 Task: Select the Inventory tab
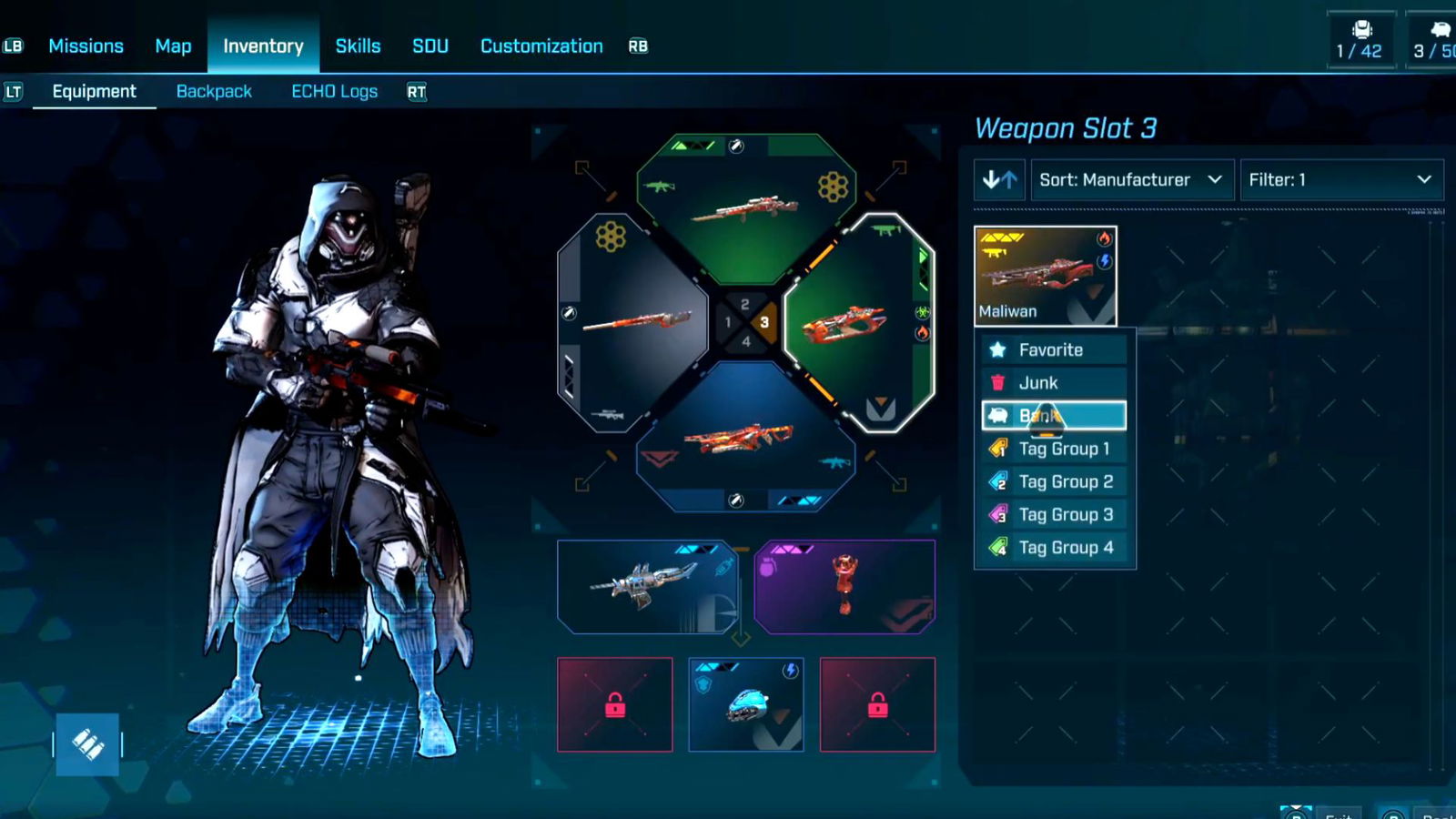[x=263, y=46]
